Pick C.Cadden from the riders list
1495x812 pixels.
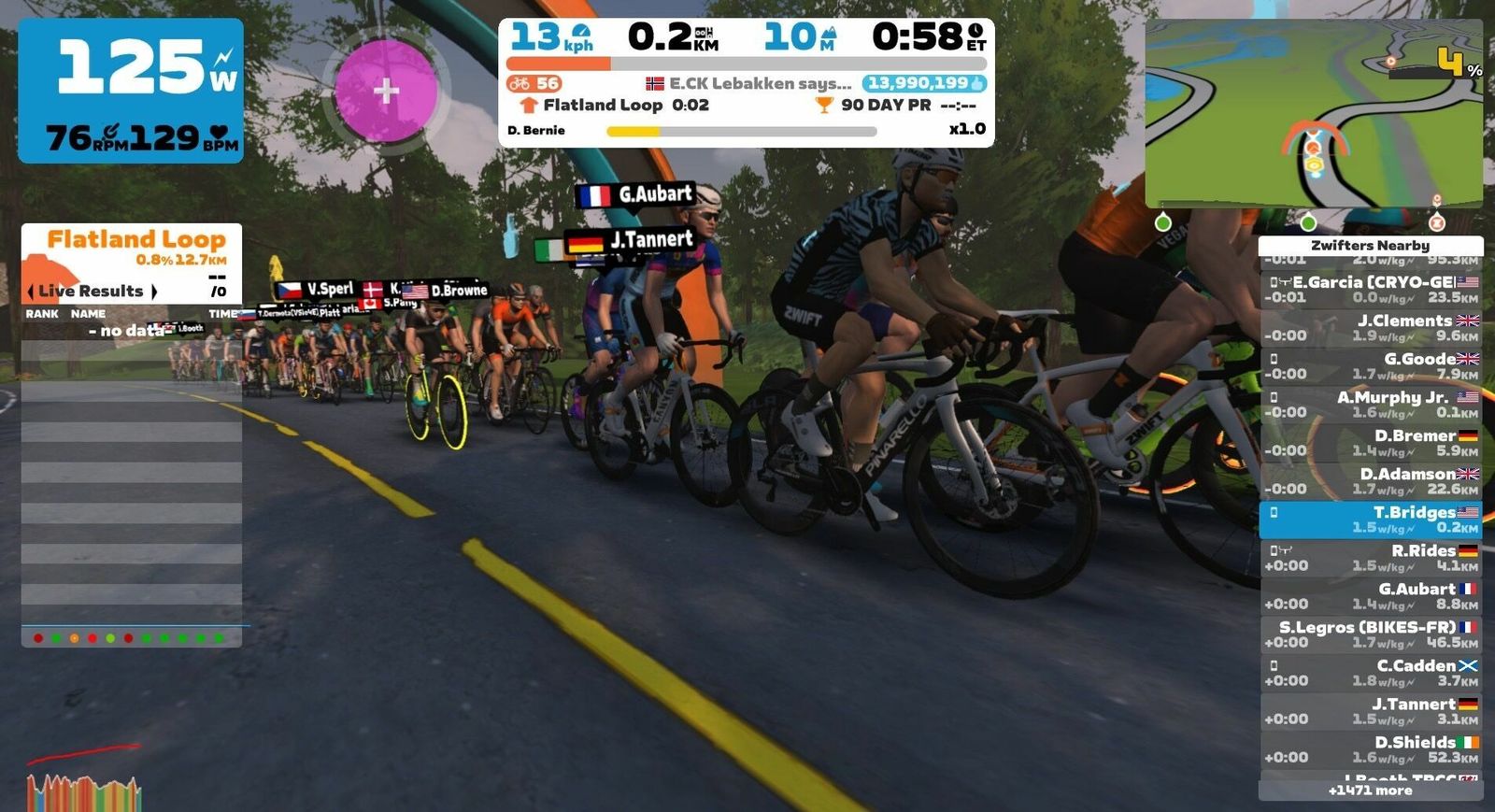pos(1370,673)
